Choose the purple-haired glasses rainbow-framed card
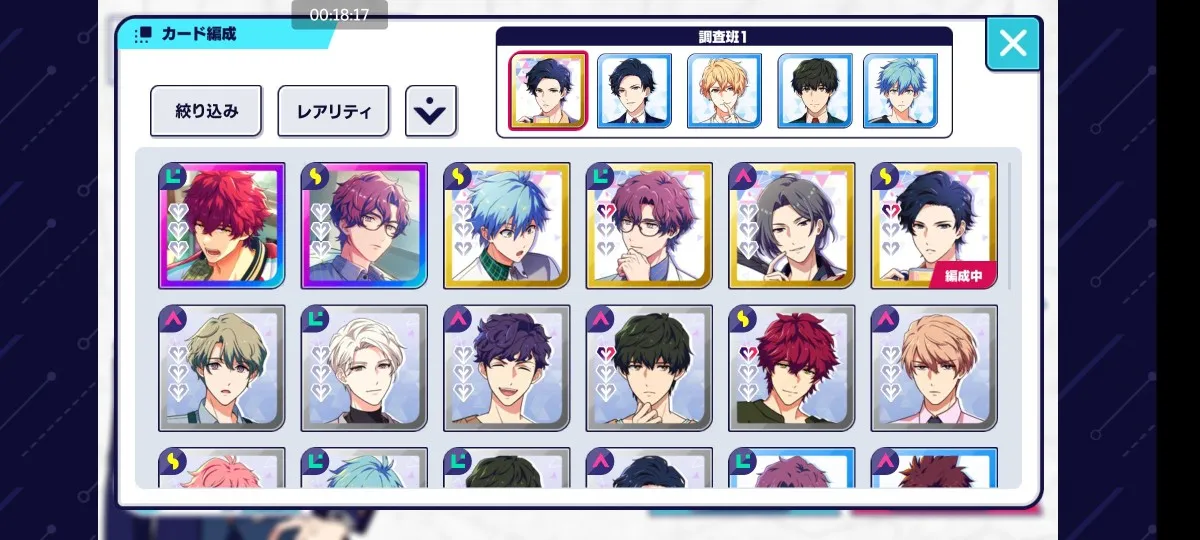The width and height of the screenshot is (1200, 540). click(364, 225)
